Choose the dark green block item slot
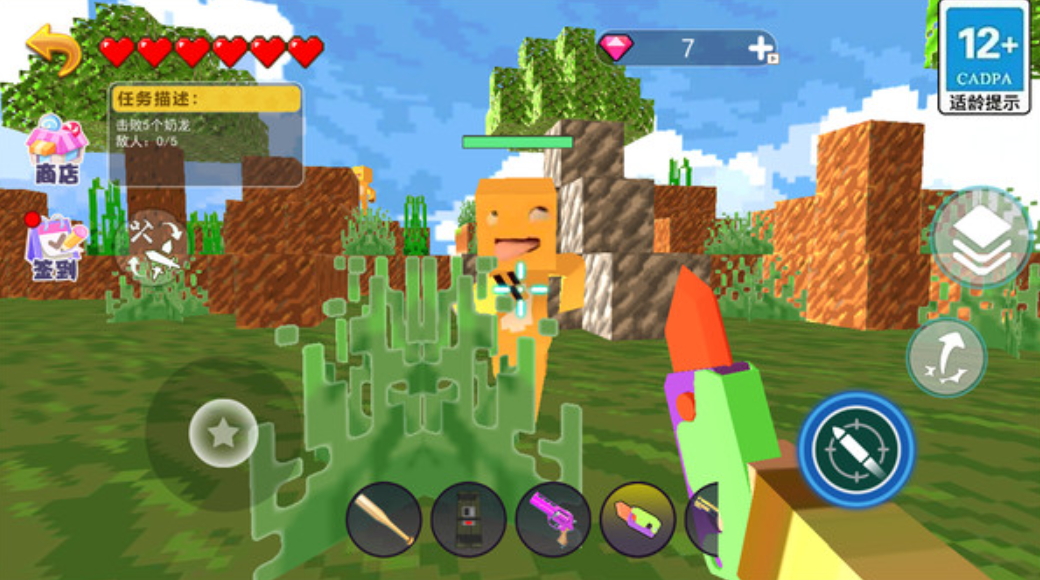1040x580 pixels. click(468, 519)
